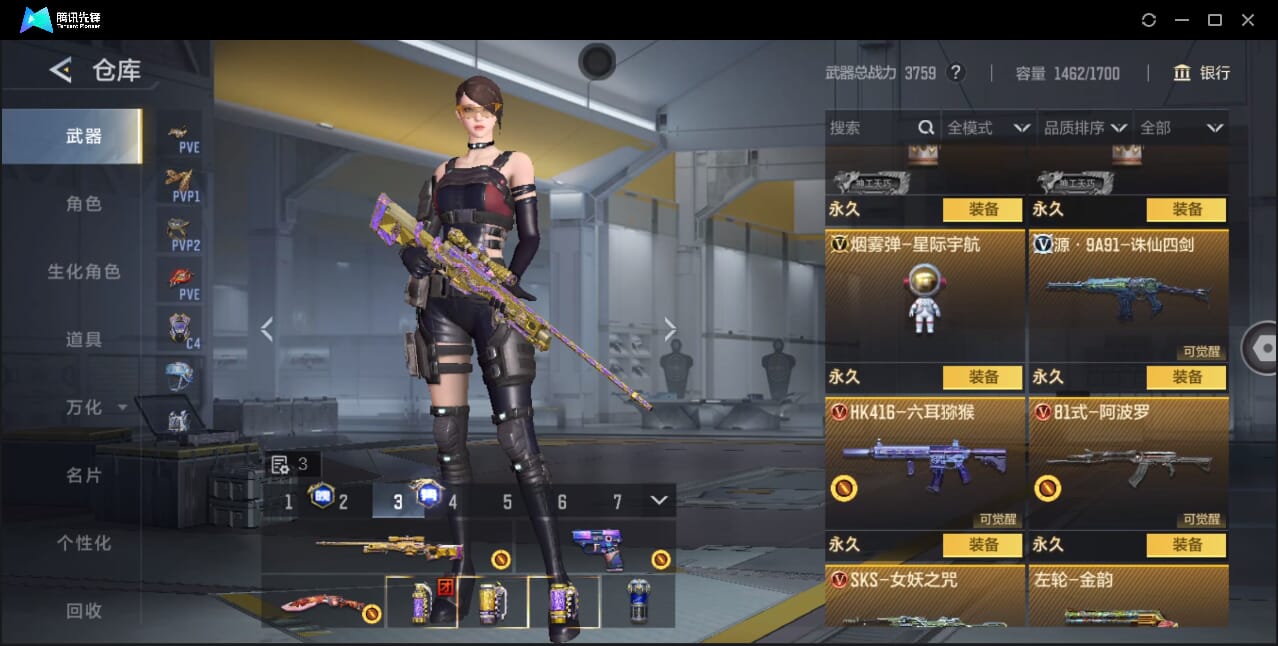The image size is (1278, 646).
Task: Select the 道具 items tab
Action: tap(84, 340)
